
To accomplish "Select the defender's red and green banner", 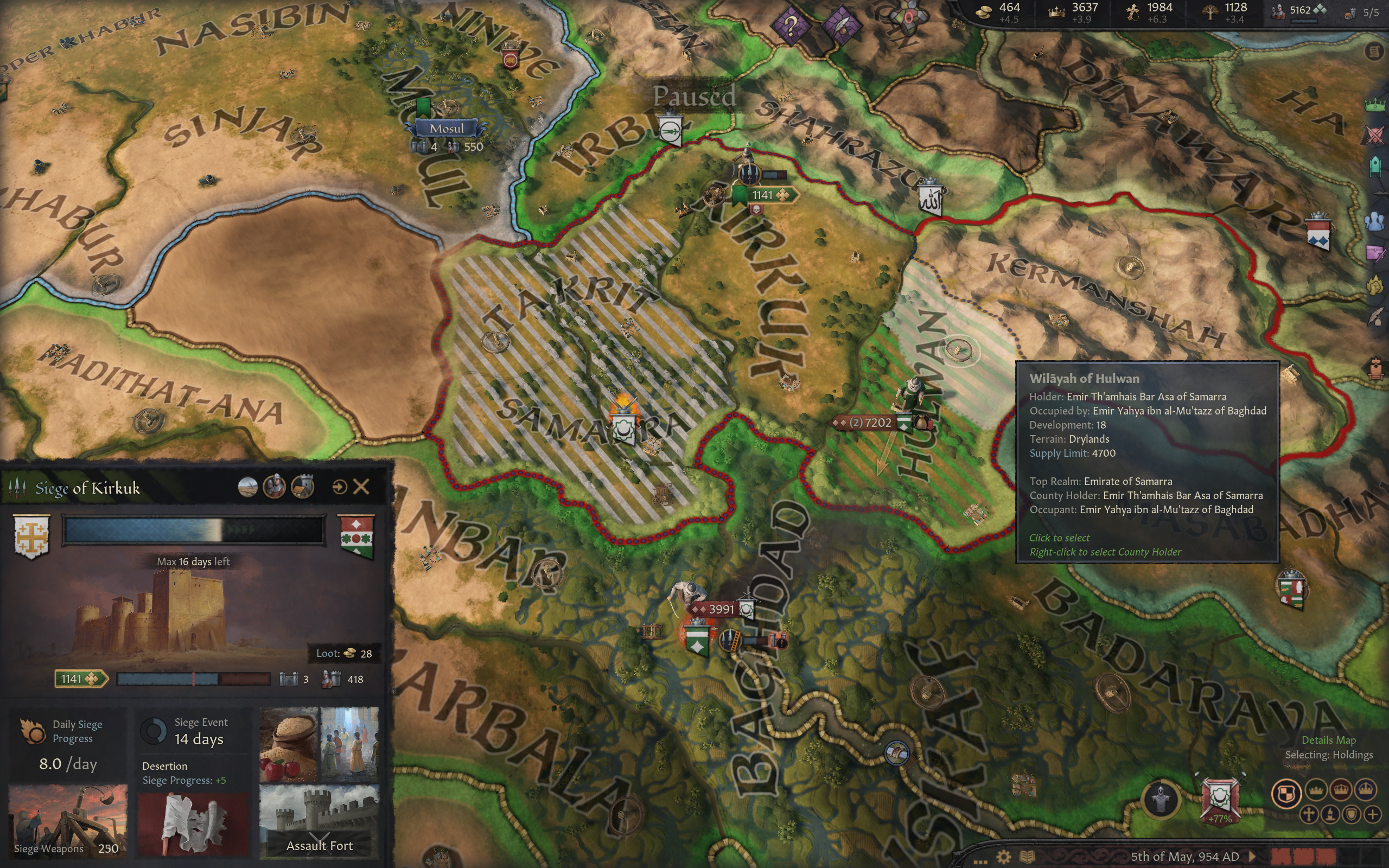I will tap(356, 535).
